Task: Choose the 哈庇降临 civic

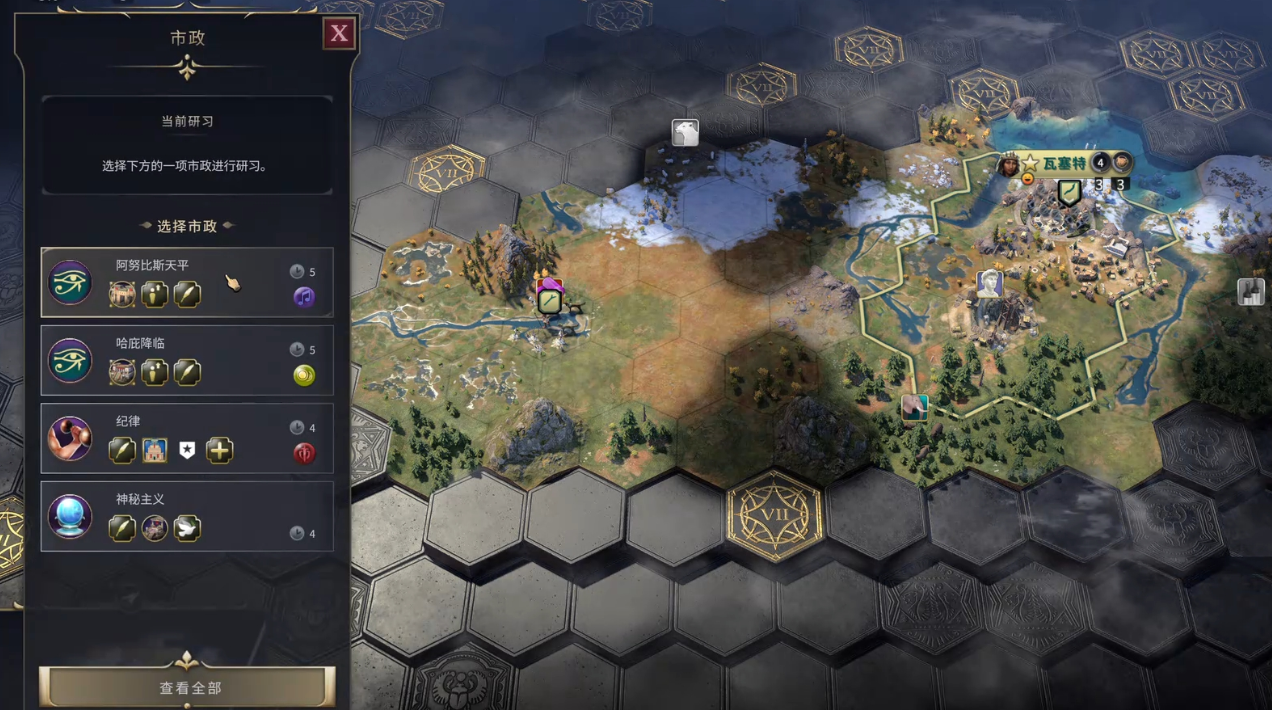Action: (x=187, y=360)
